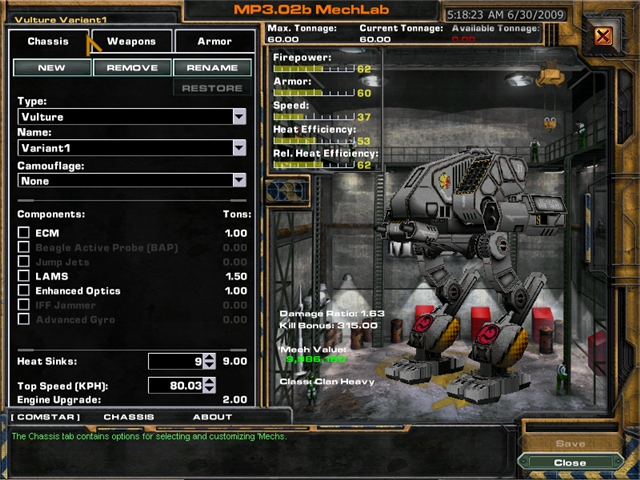Close the MechLab with Close button
The image size is (640, 480).
pos(570,463)
